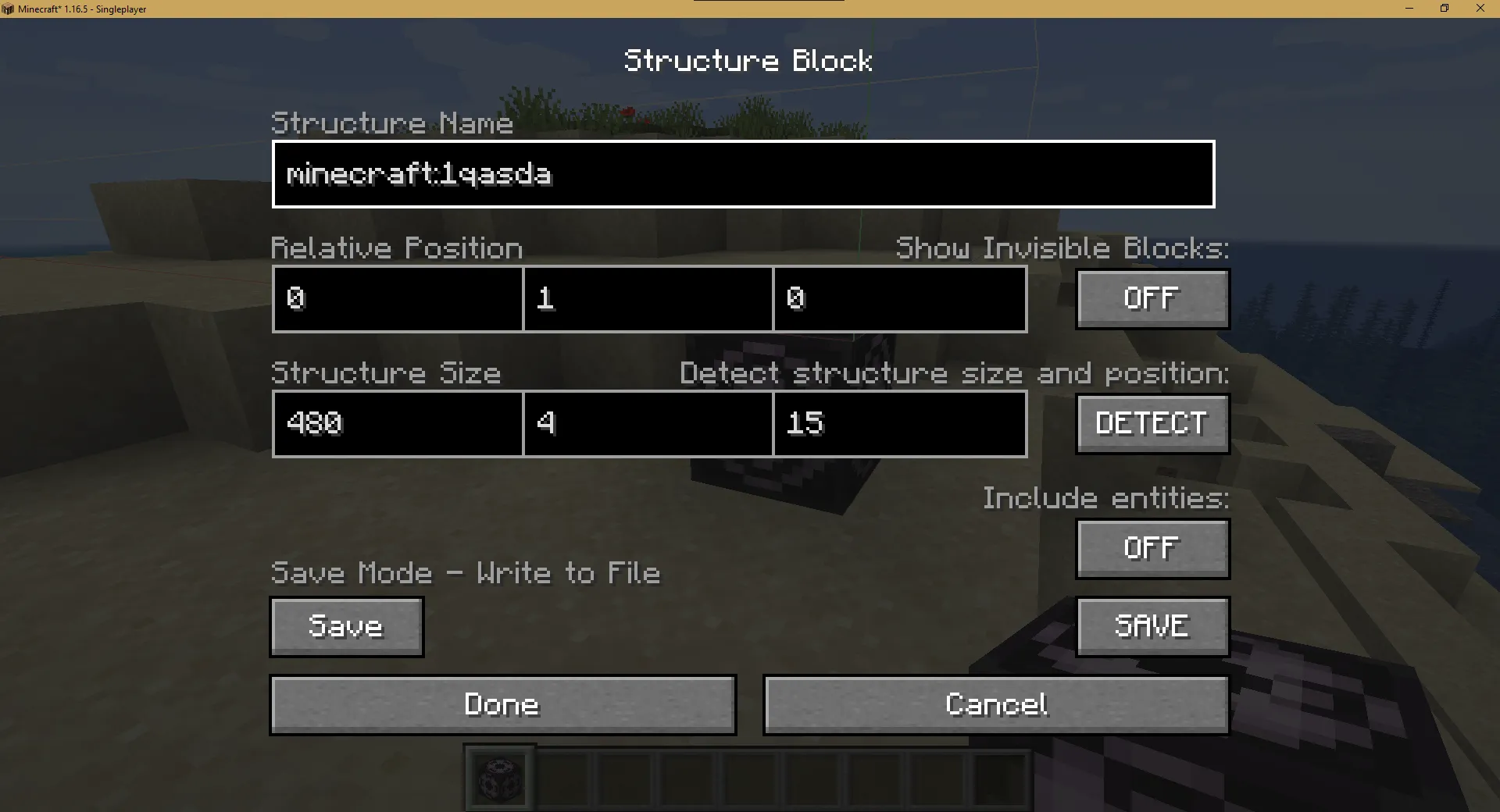1500x812 pixels.
Task: Confirm settings with the Done button
Action: [502, 704]
